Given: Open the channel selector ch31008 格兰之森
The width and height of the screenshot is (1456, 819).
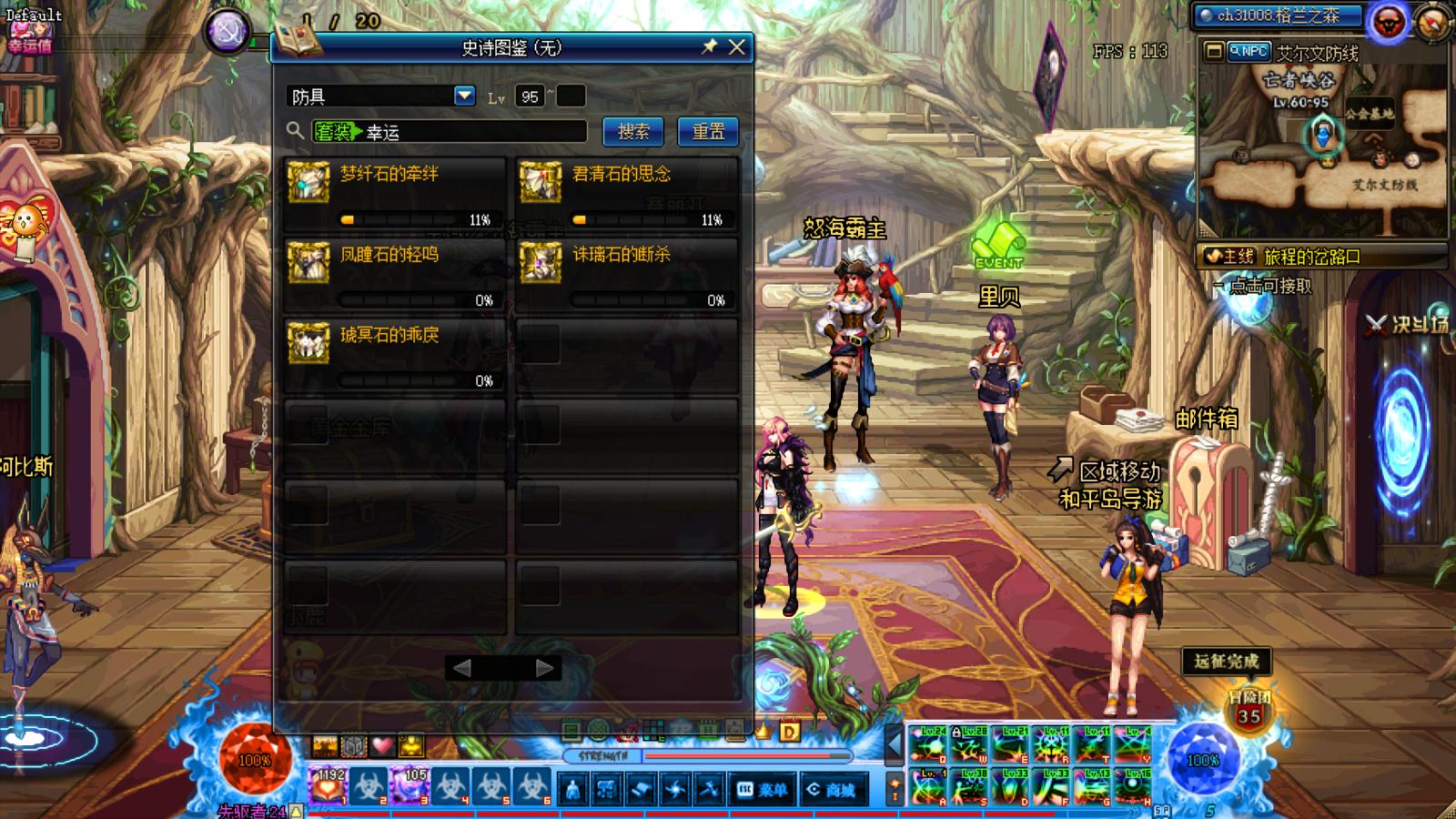Looking at the screenshot, I should click(x=1279, y=15).
